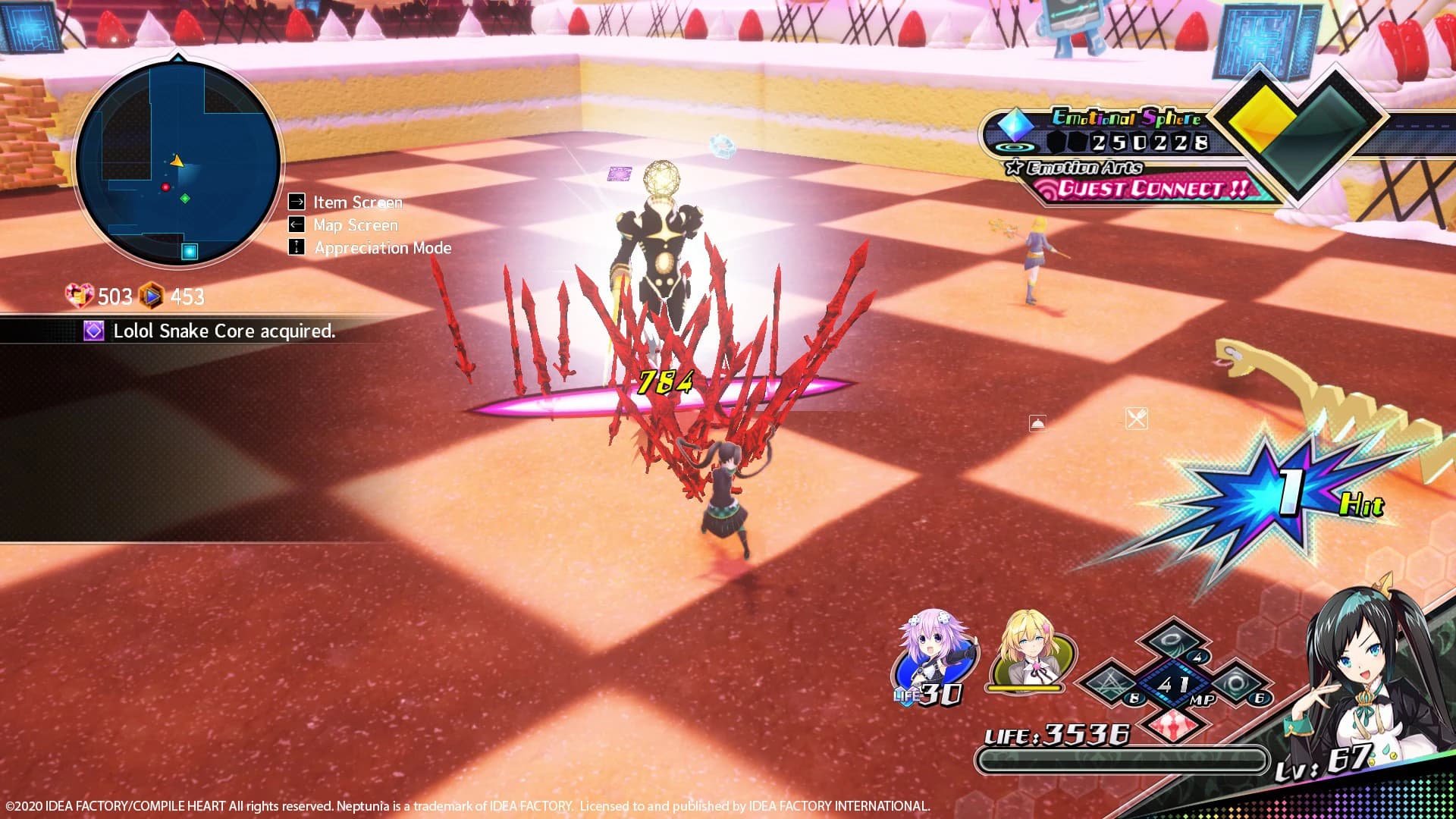Image resolution: width=1456 pixels, height=819 pixels.
Task: Click the fork and knife map icon
Action: click(x=1138, y=419)
